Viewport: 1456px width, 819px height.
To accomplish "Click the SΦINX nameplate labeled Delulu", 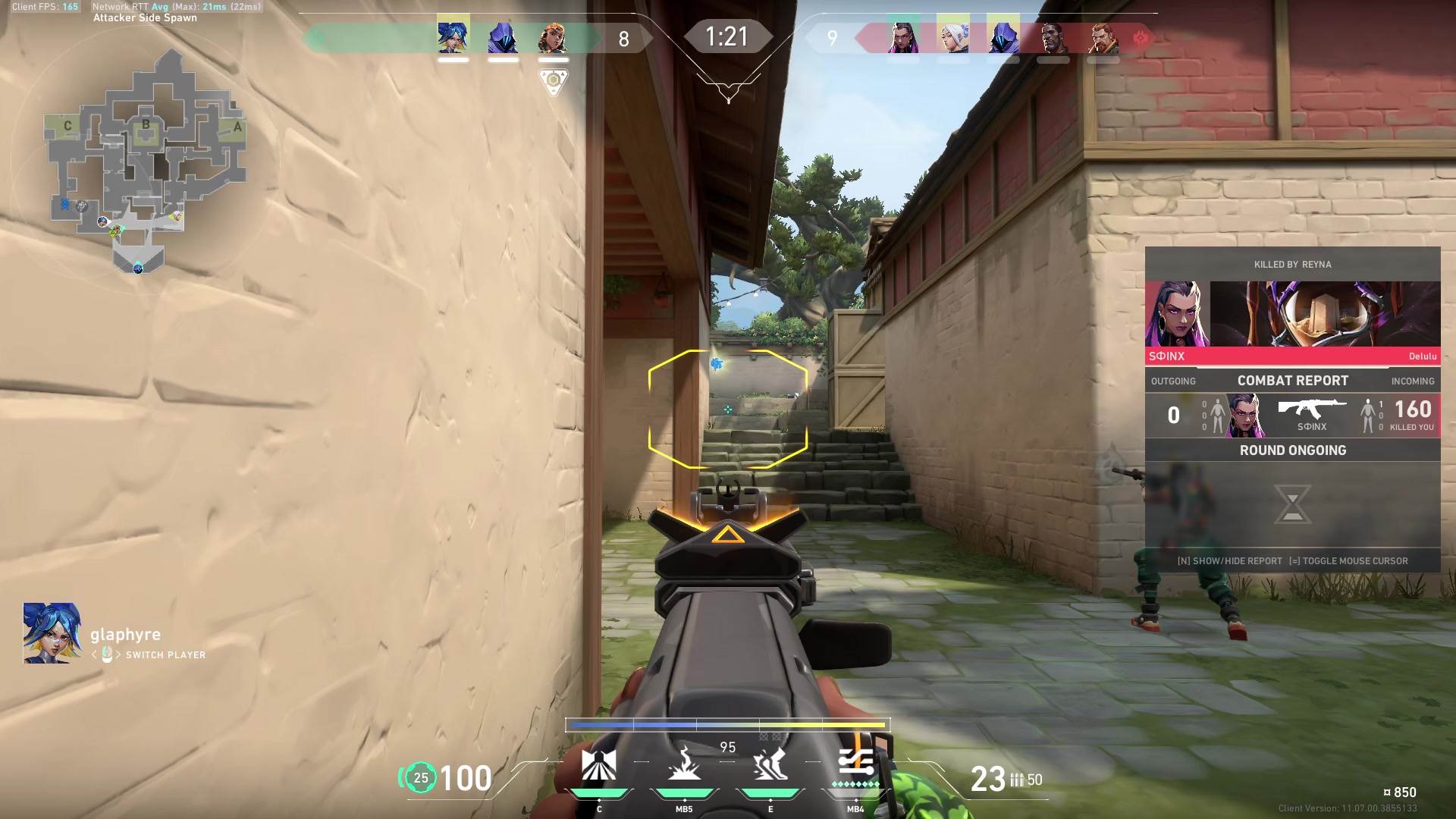I will coord(1293,356).
